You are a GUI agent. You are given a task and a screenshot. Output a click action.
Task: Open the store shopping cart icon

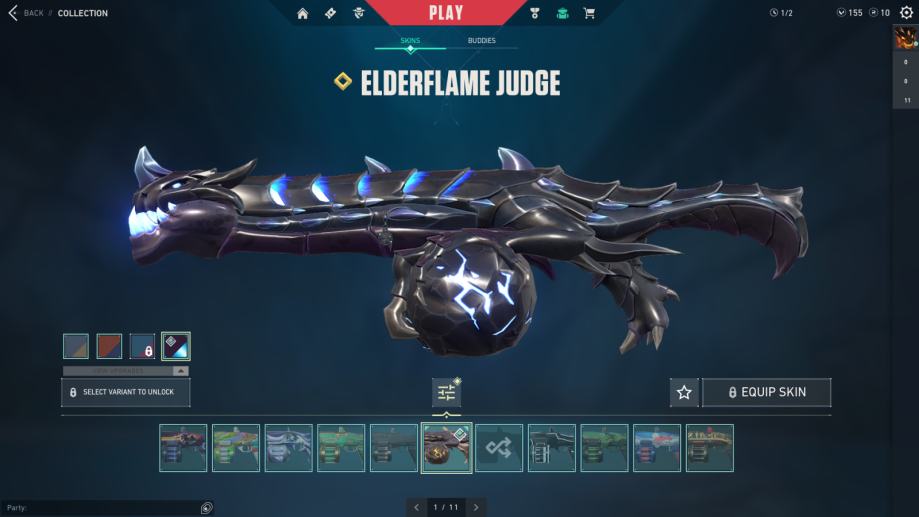[x=589, y=13]
